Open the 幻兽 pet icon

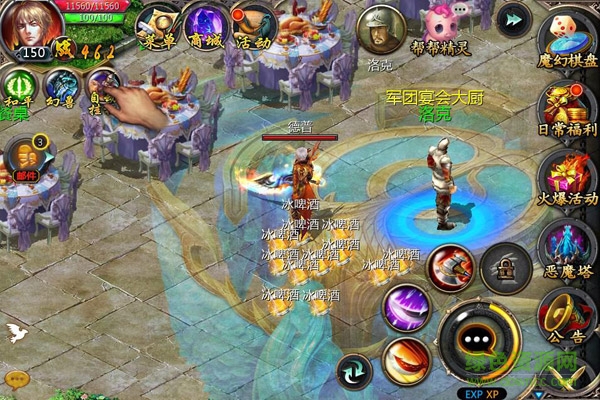point(59,88)
